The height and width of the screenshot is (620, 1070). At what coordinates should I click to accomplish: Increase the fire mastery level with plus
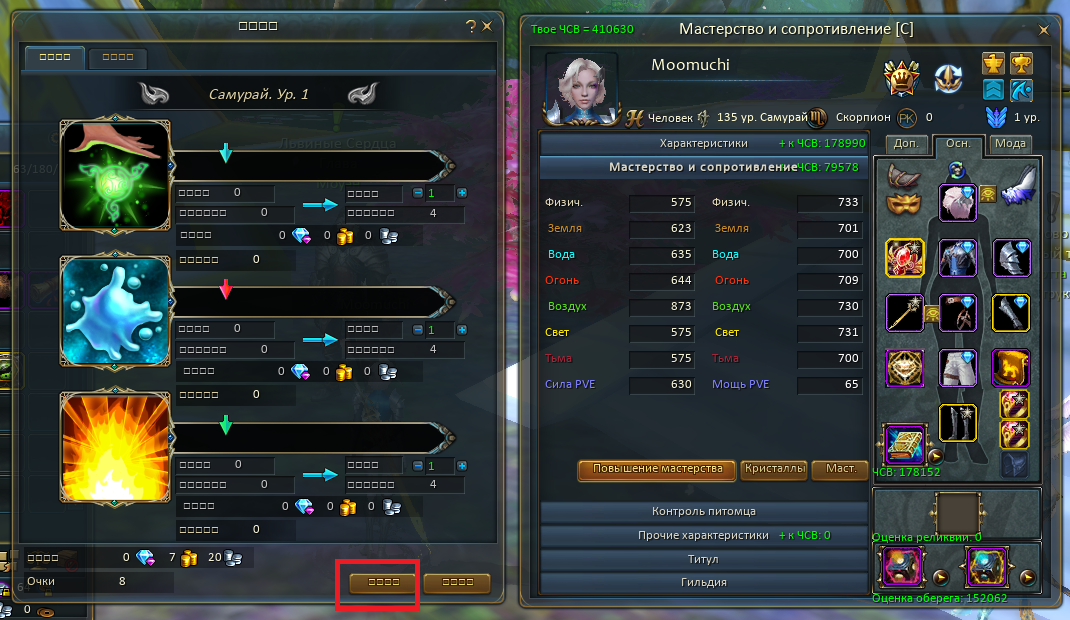coord(462,466)
